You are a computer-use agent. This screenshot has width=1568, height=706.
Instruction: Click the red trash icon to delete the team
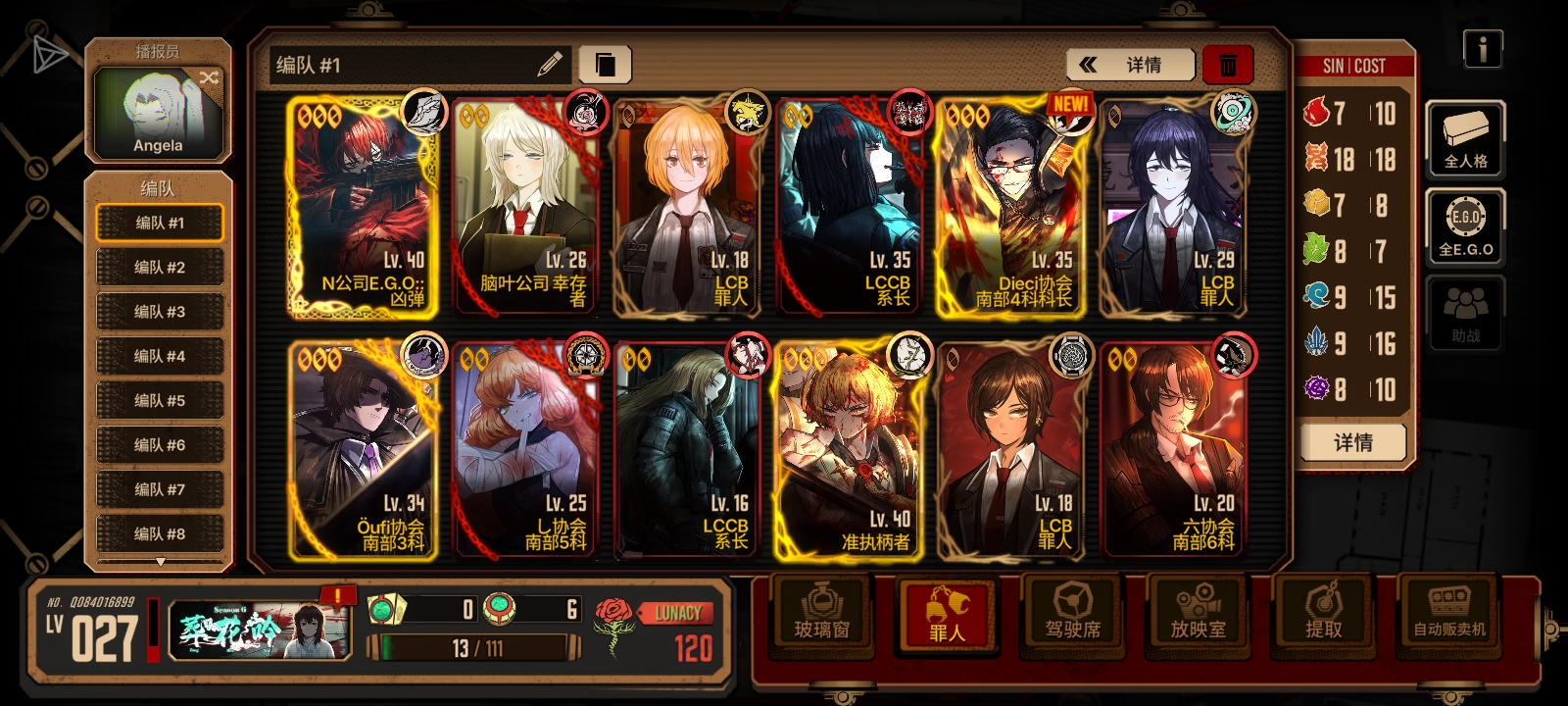pos(1229,64)
